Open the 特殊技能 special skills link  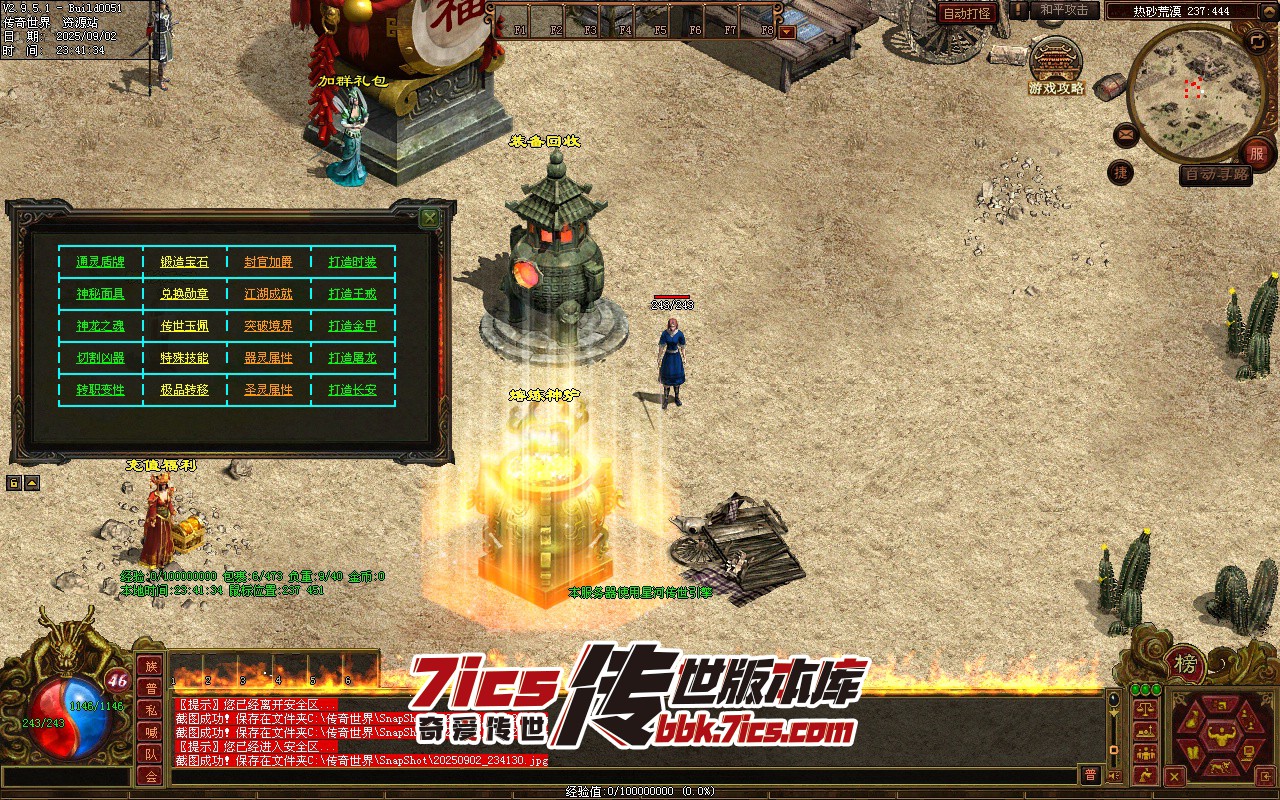click(x=185, y=358)
